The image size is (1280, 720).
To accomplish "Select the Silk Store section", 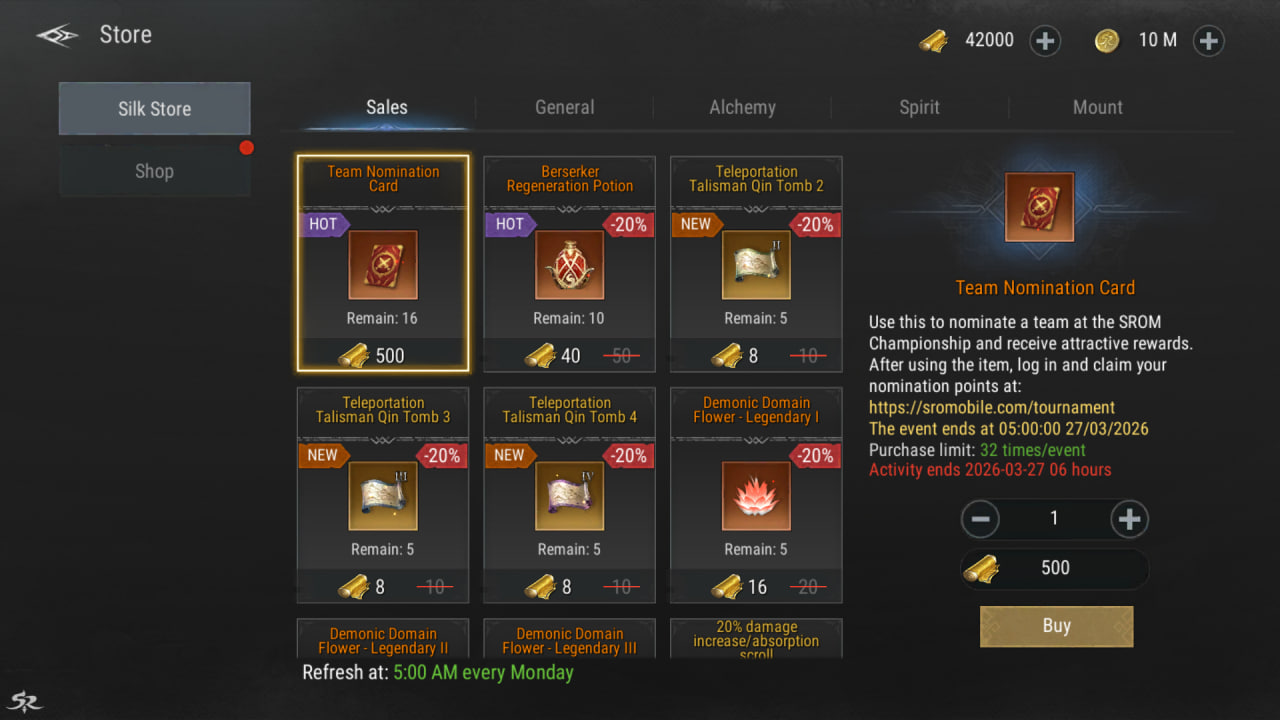I will tap(154, 109).
